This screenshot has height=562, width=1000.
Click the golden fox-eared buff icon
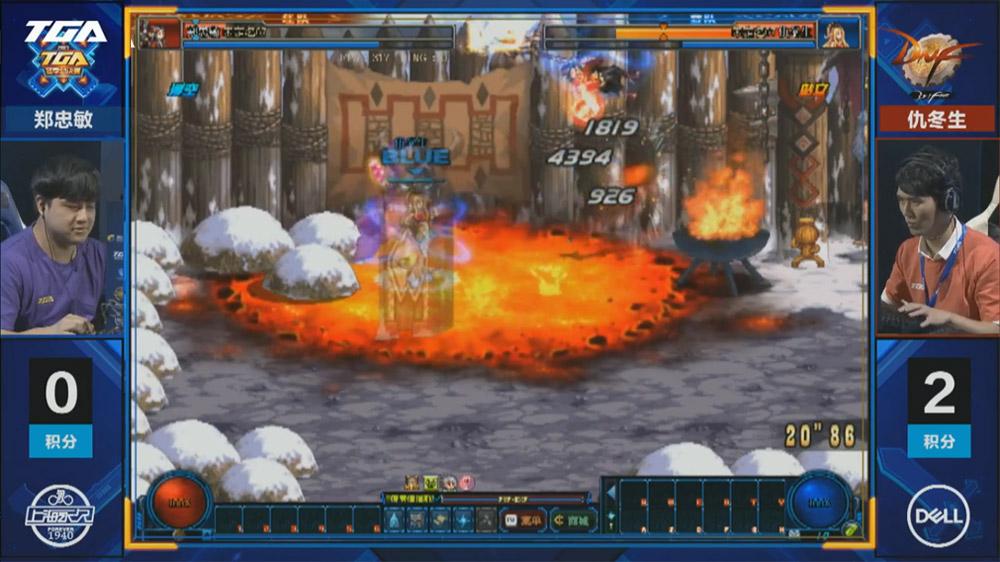pyautogui.click(x=412, y=483)
